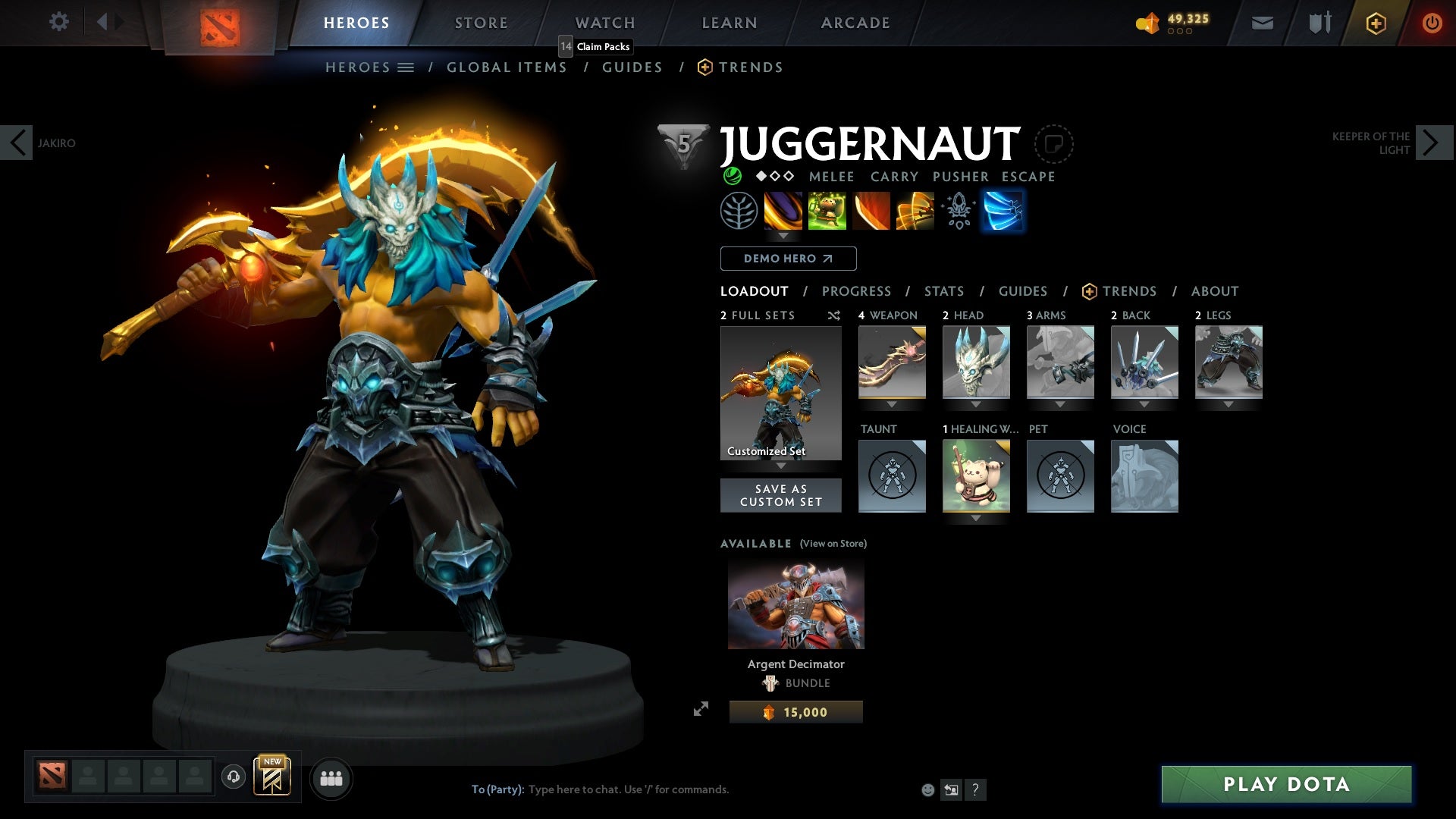Viewport: 1456px width, 819px height.
Task: Click the power/logout icon in top right
Action: (x=1432, y=23)
